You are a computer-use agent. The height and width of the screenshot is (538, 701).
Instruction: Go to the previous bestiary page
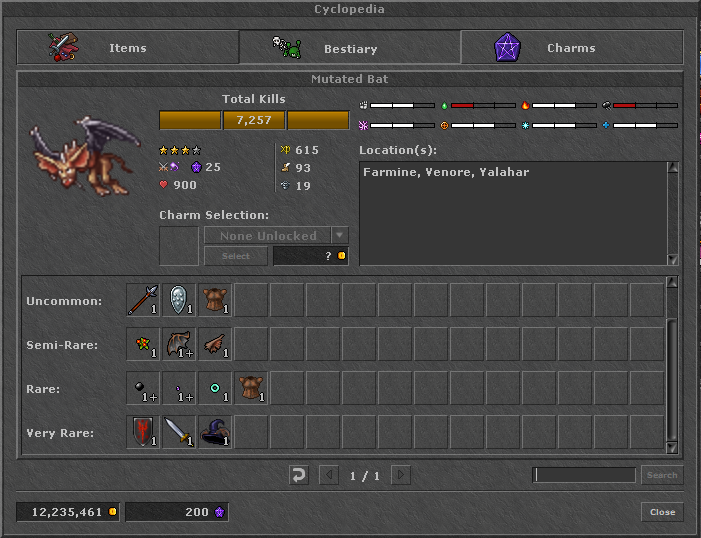point(328,475)
